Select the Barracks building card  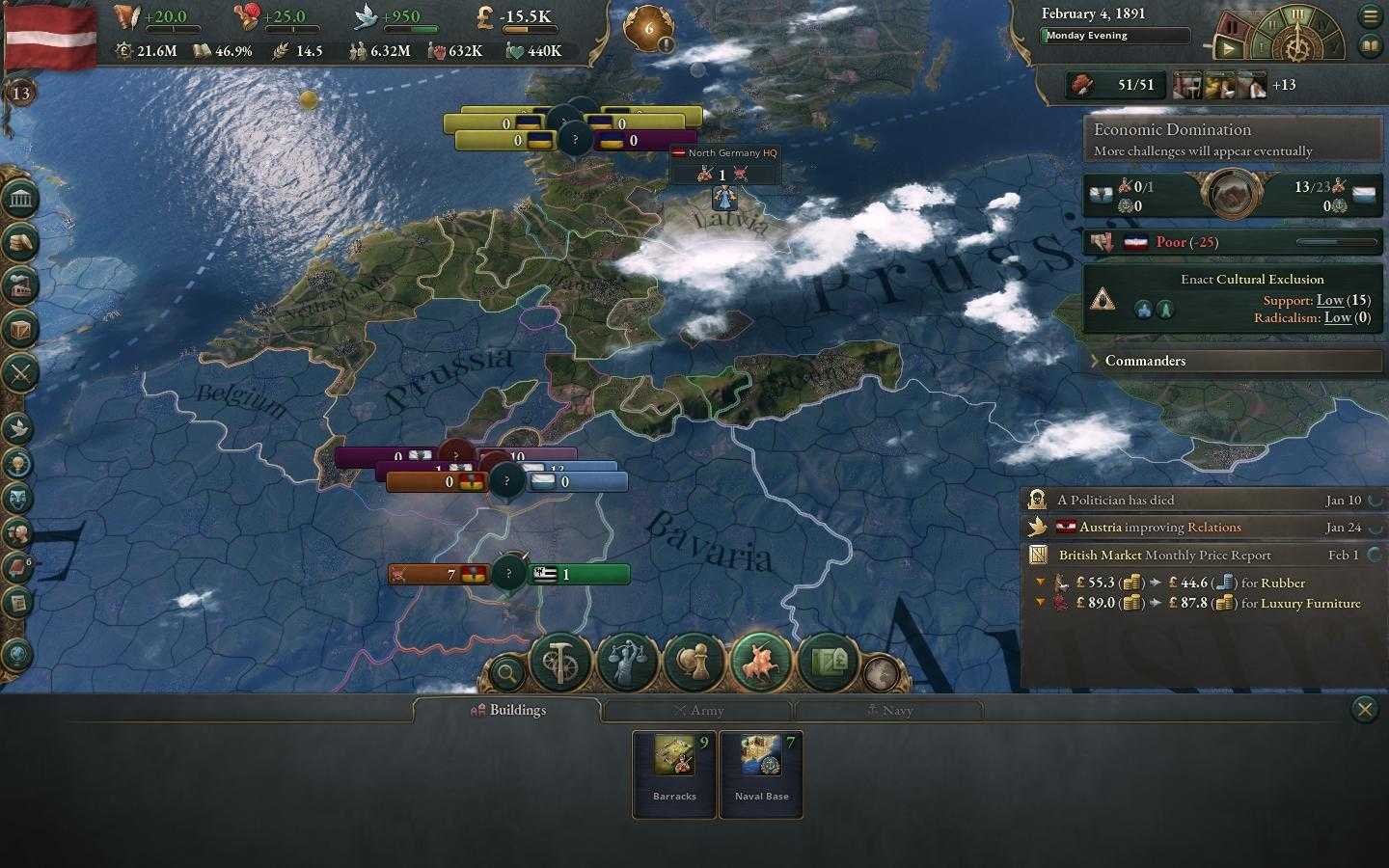[674, 773]
